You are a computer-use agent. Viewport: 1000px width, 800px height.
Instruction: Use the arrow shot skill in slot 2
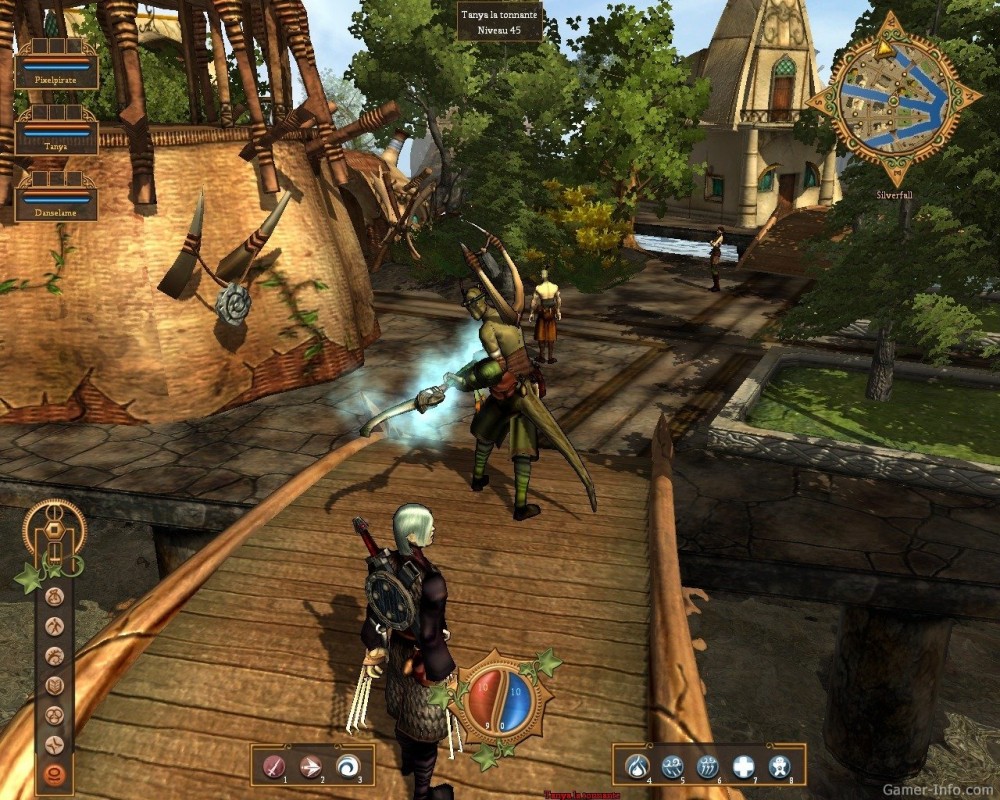(311, 766)
